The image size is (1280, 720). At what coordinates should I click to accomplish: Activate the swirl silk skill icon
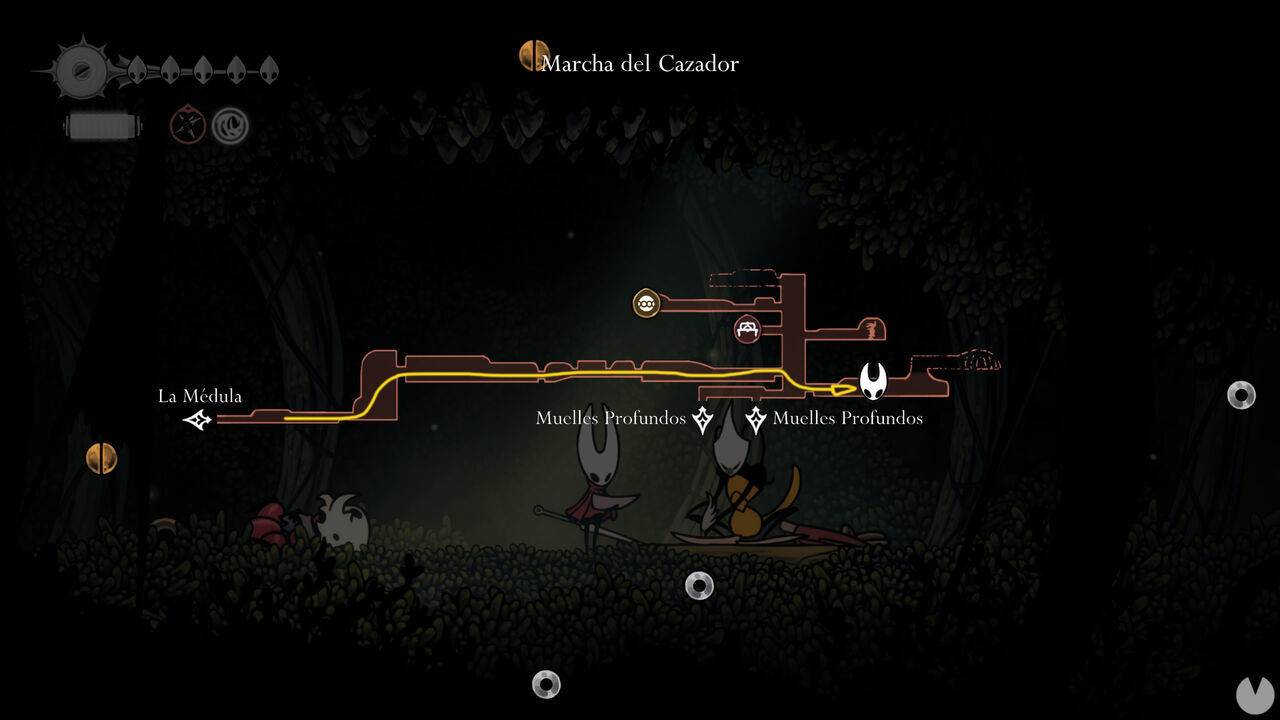tap(230, 126)
